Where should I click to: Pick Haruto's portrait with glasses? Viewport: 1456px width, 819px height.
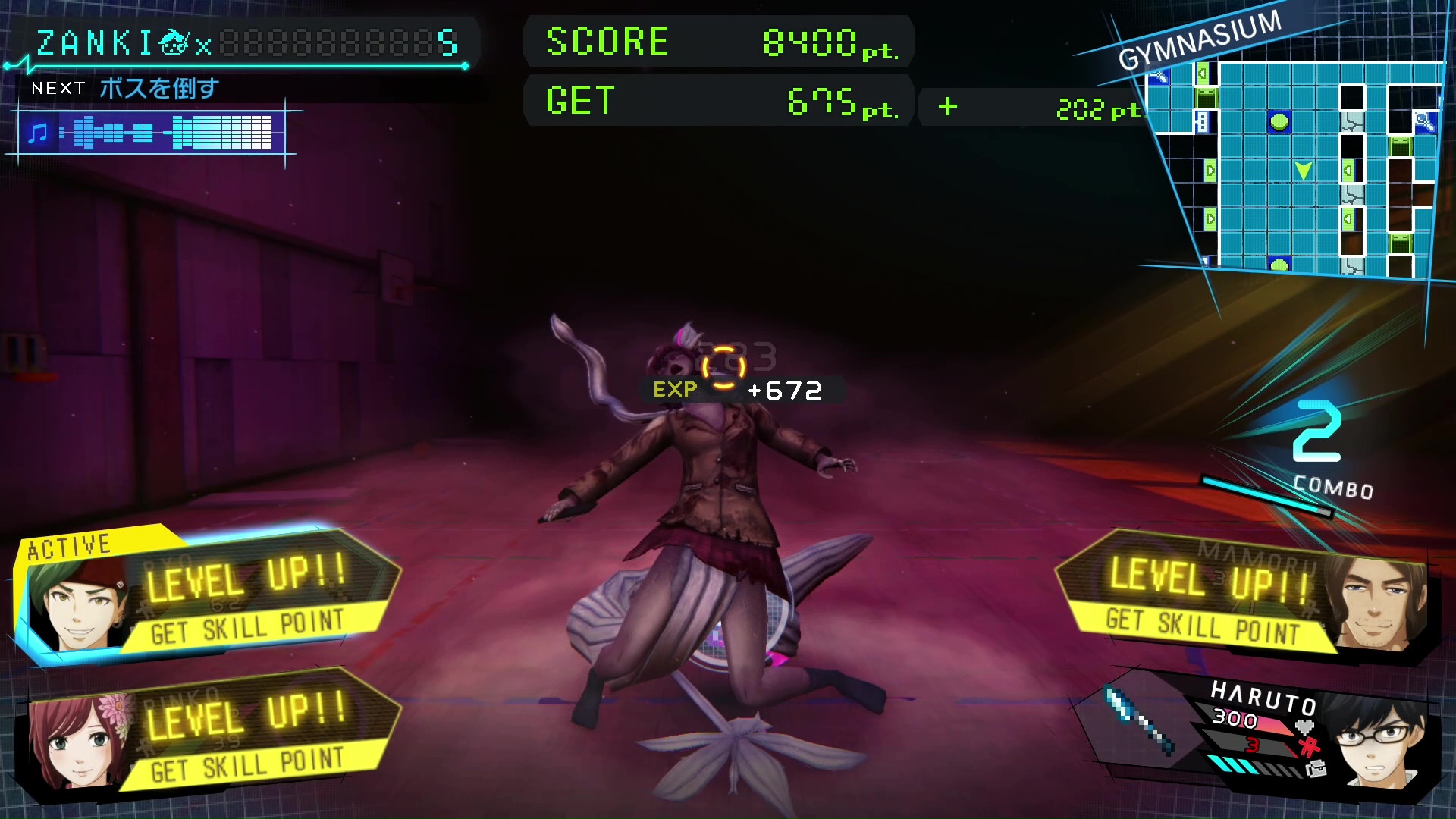[1376, 741]
